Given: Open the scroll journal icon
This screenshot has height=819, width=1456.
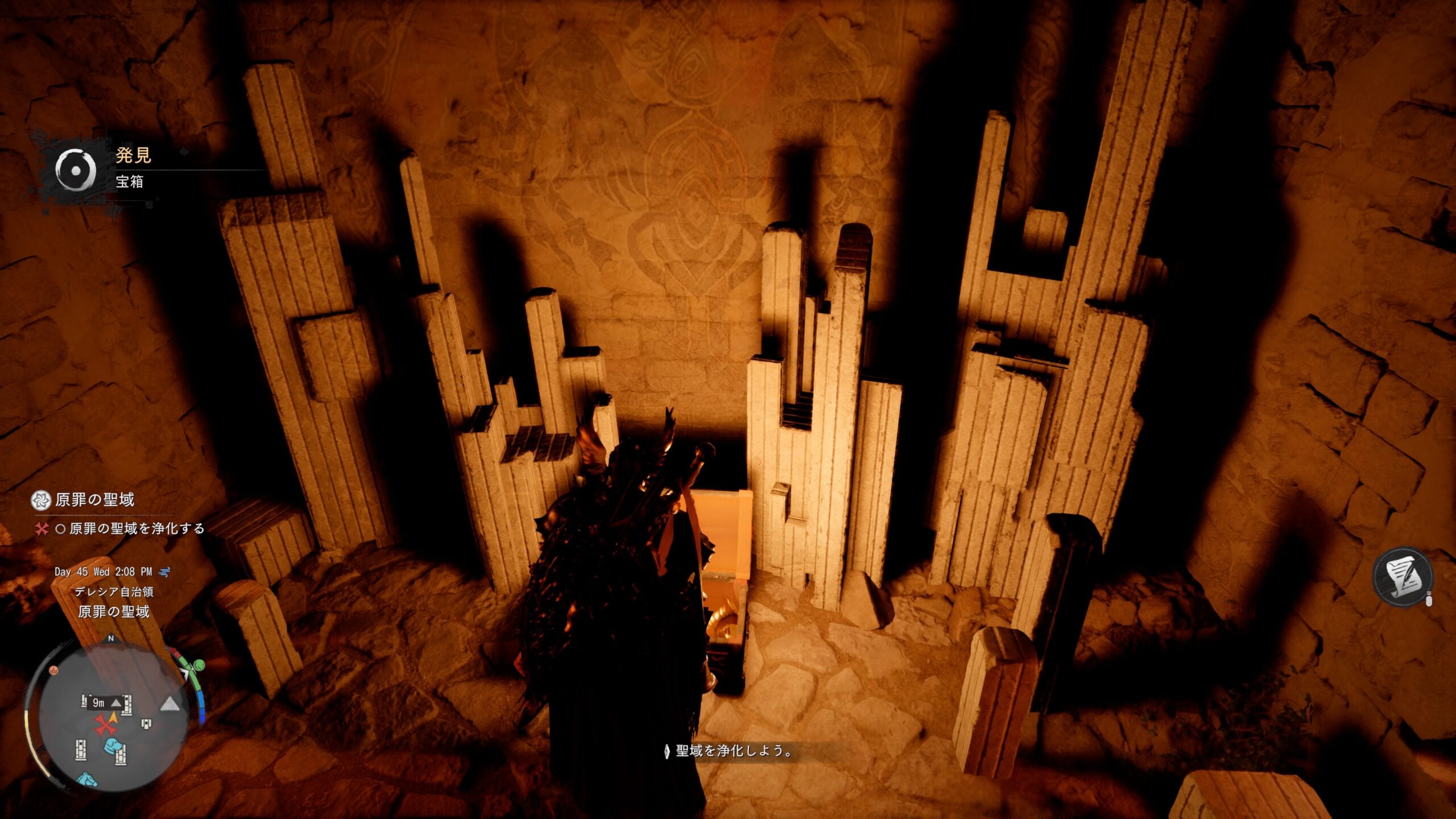Looking at the screenshot, I should pos(1403,577).
